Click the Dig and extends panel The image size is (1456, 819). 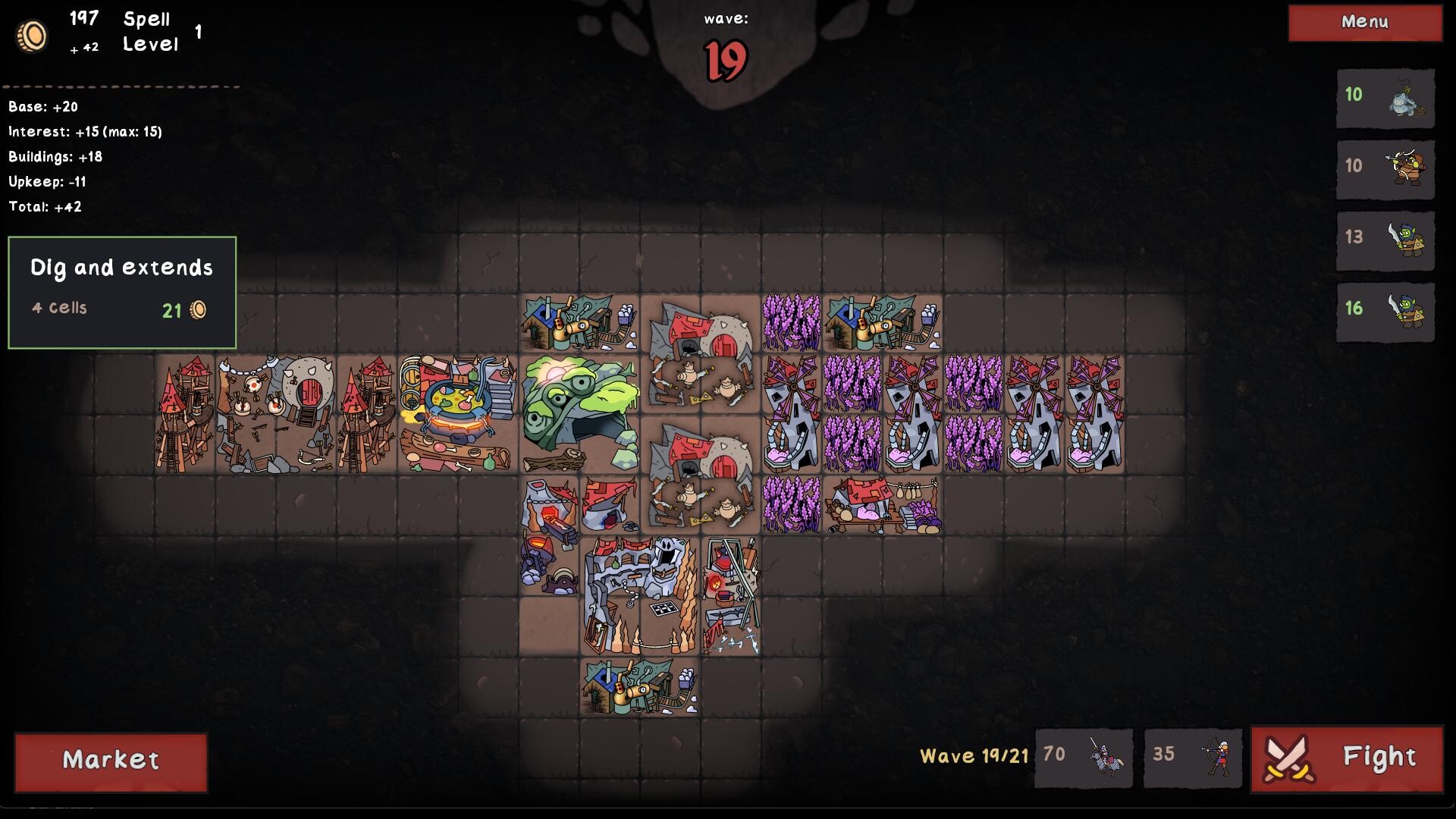[121, 292]
